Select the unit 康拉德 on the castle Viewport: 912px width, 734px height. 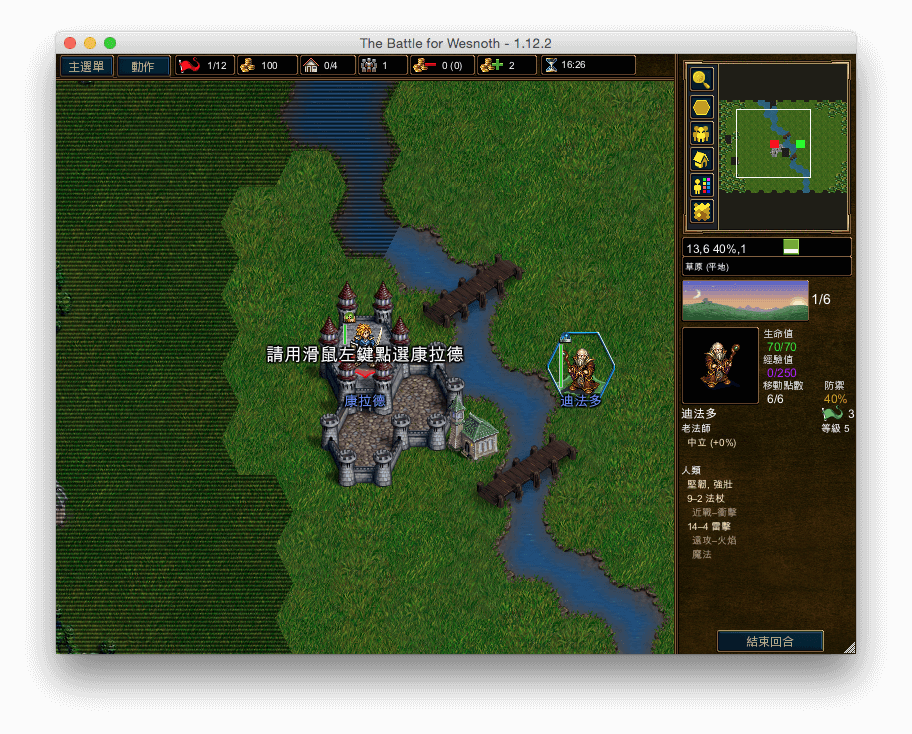point(363,345)
